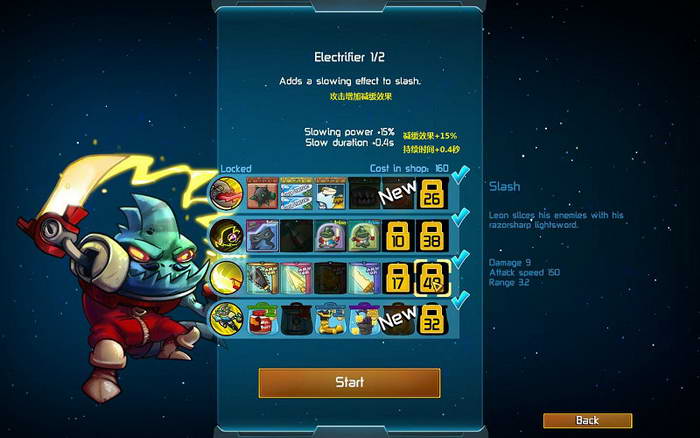Pick the red jam jar upgrade
The height and width of the screenshot is (438, 700).
262,319
